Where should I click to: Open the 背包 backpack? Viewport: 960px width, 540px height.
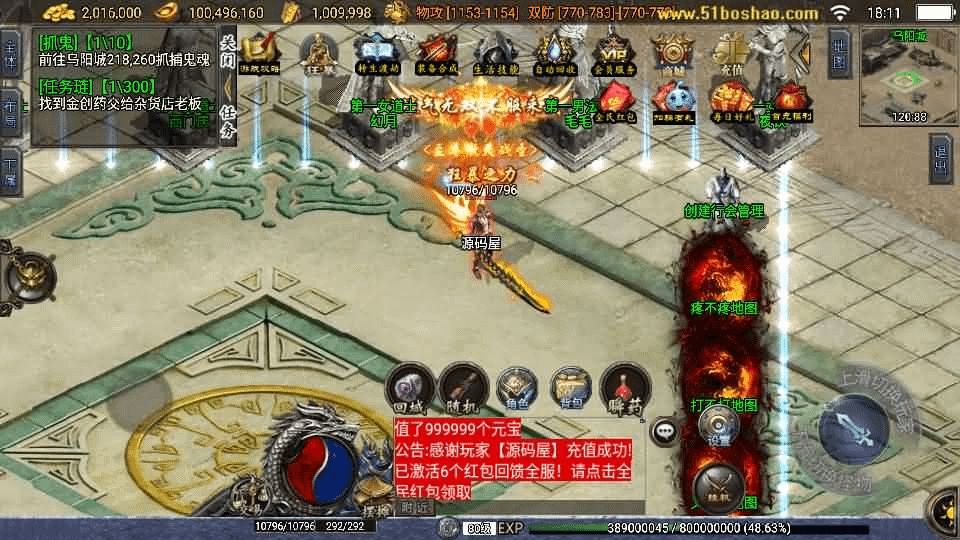click(x=572, y=388)
